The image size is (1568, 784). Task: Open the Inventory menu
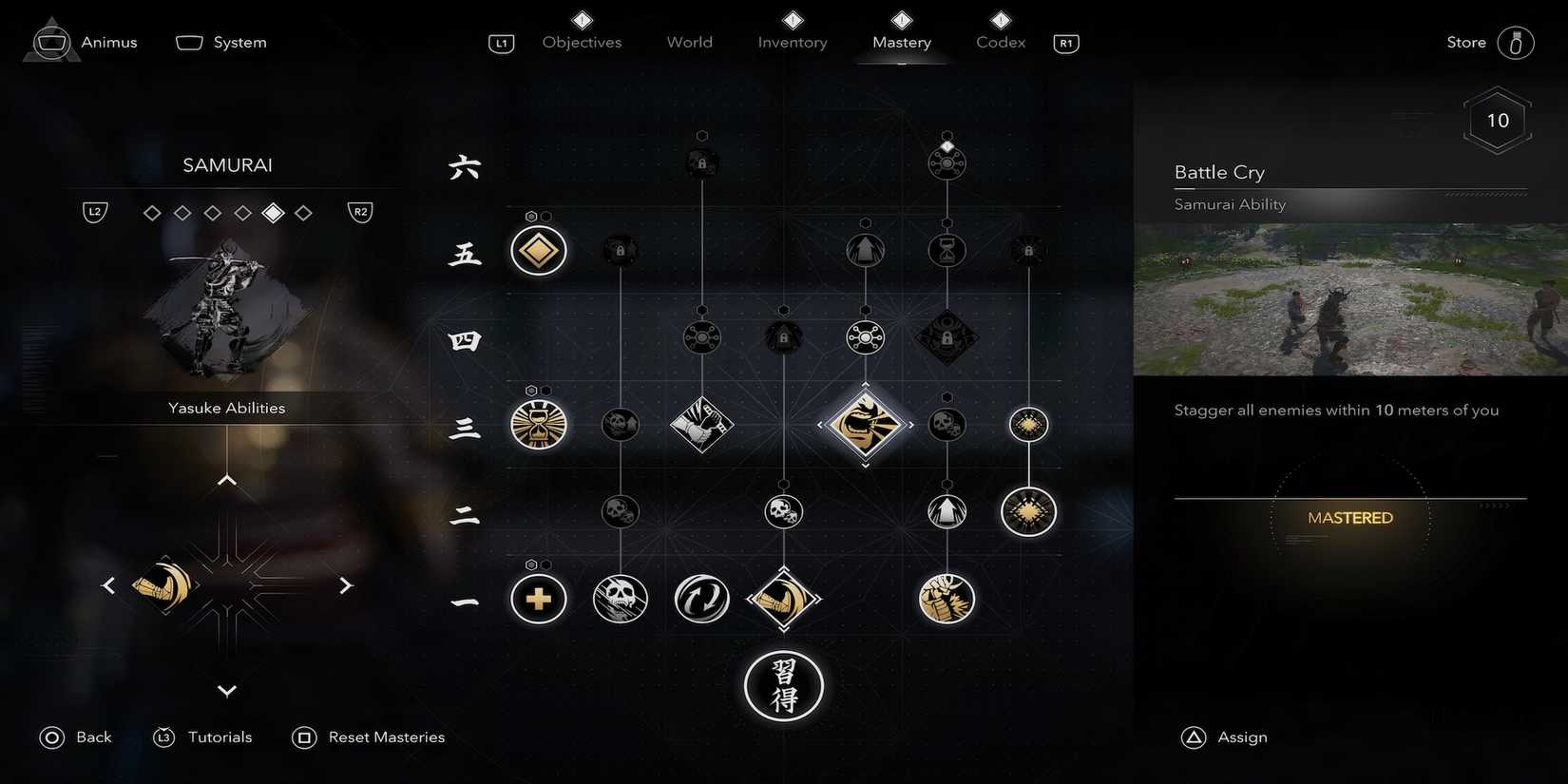click(792, 42)
